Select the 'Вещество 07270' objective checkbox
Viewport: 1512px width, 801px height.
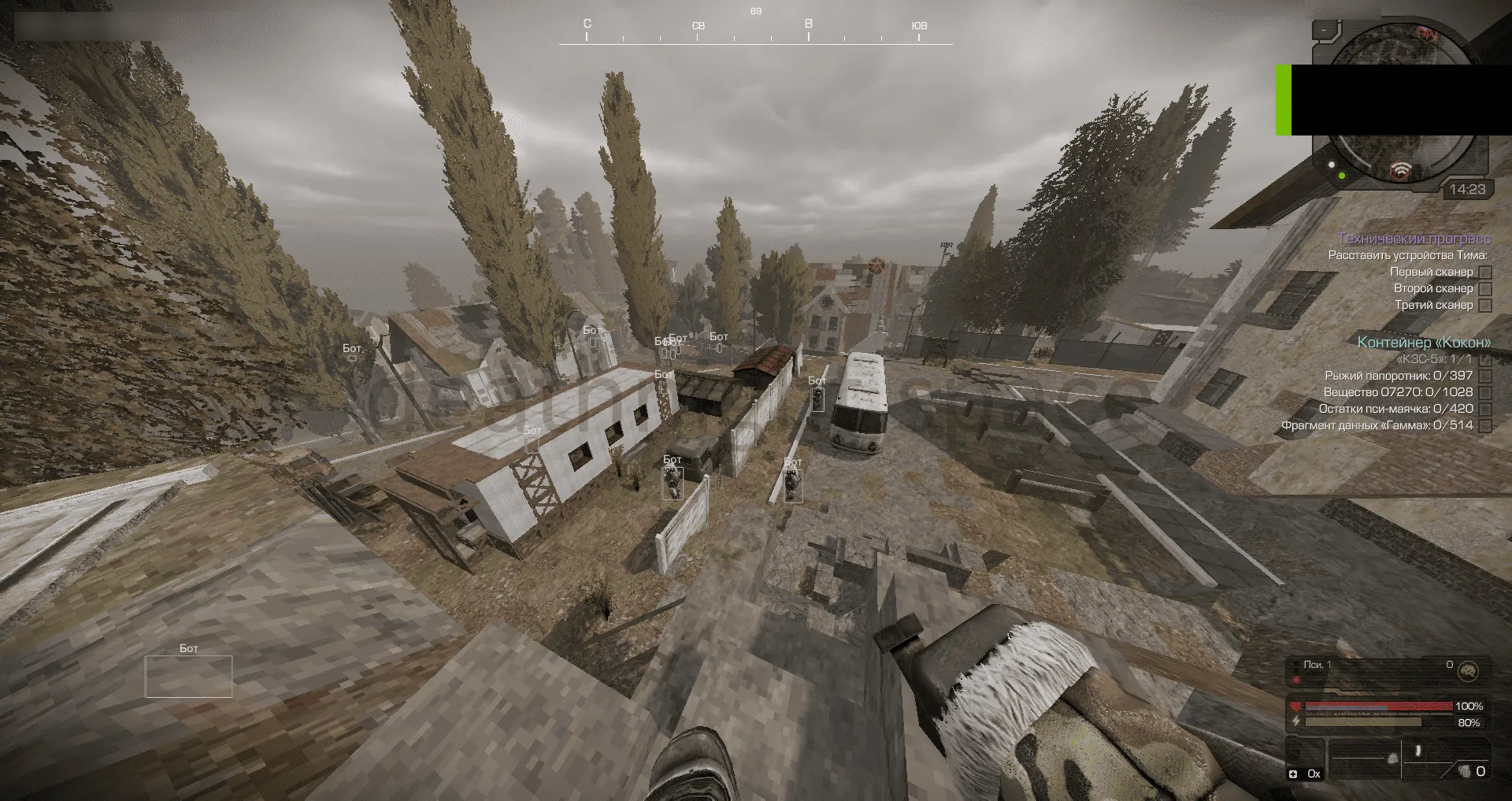pyautogui.click(x=1485, y=392)
